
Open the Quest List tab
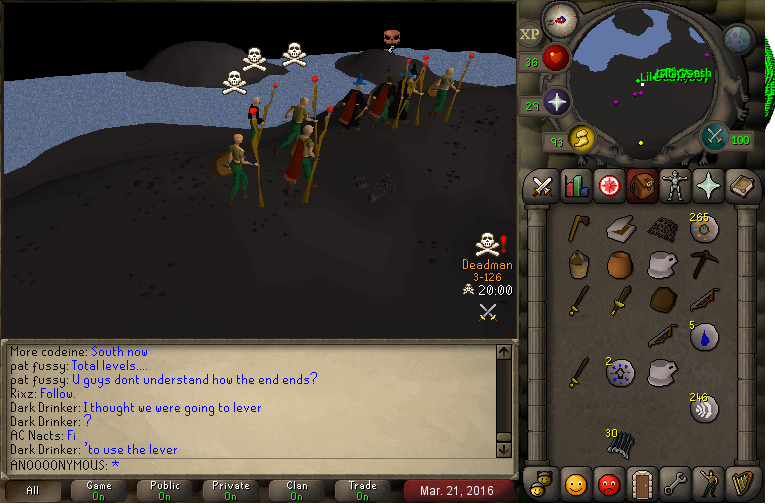608,186
